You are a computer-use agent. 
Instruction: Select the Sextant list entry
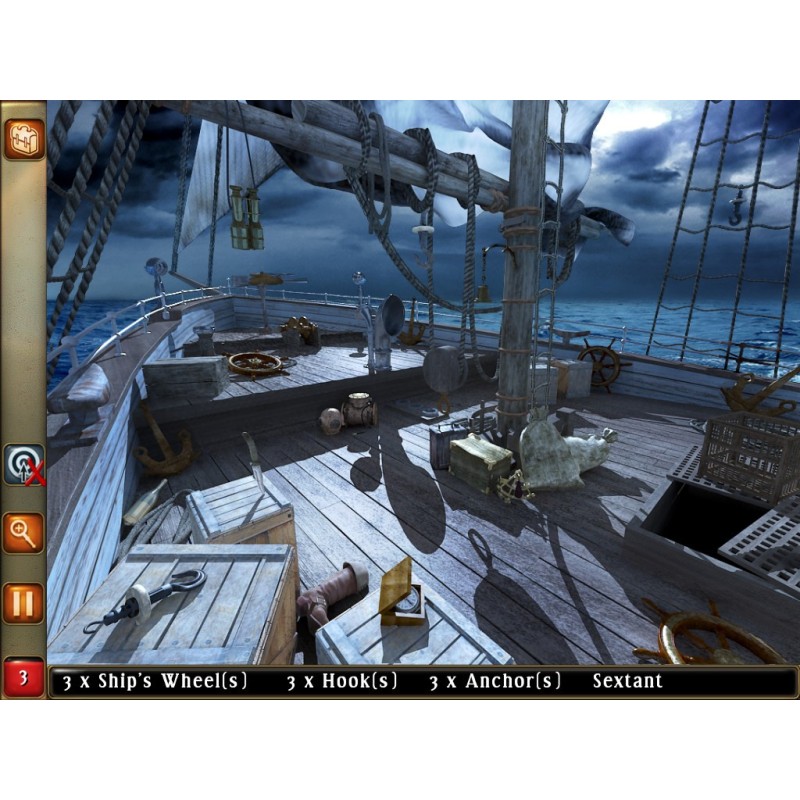click(x=627, y=682)
